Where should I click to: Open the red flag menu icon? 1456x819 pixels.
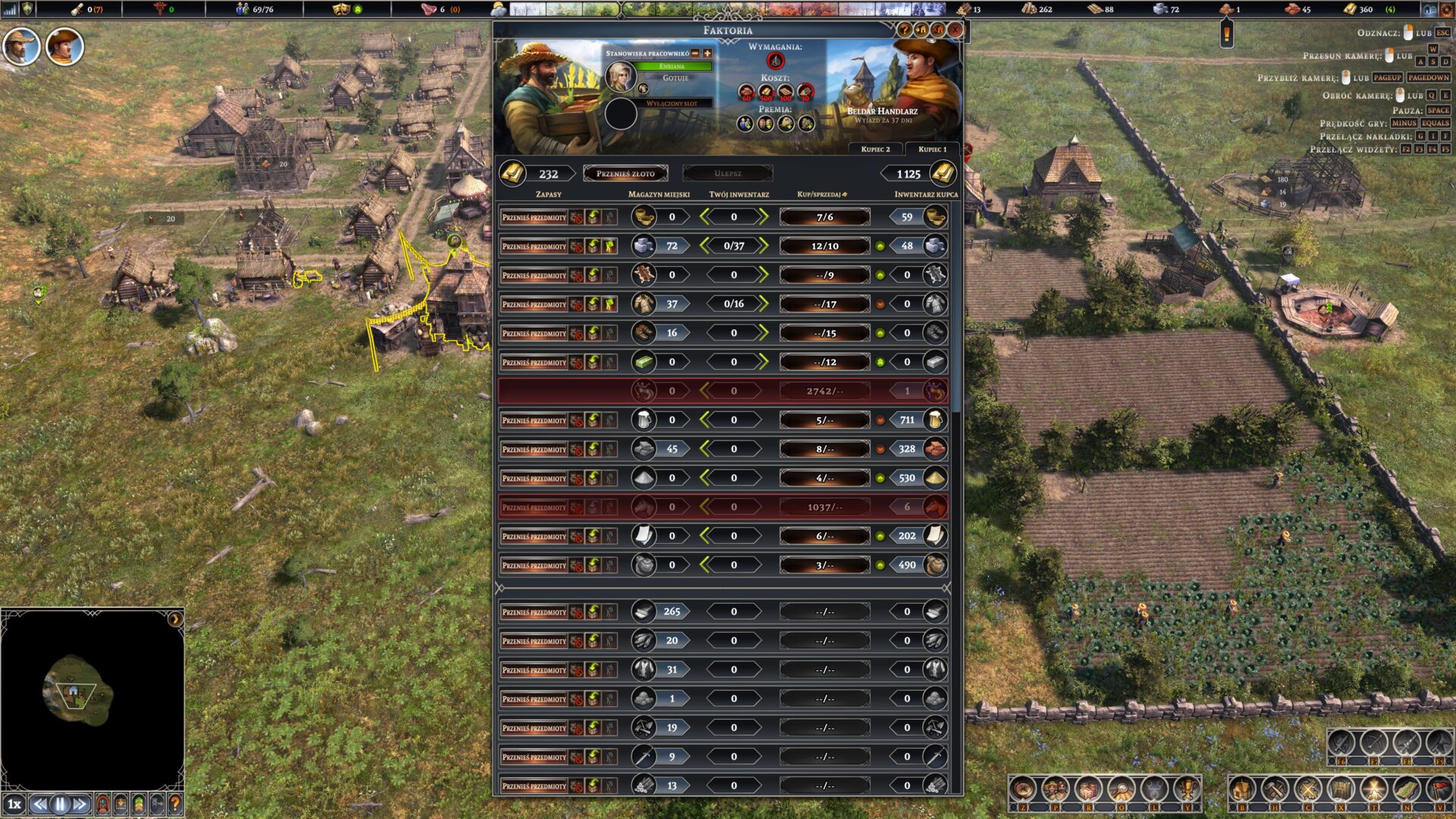point(1439,789)
